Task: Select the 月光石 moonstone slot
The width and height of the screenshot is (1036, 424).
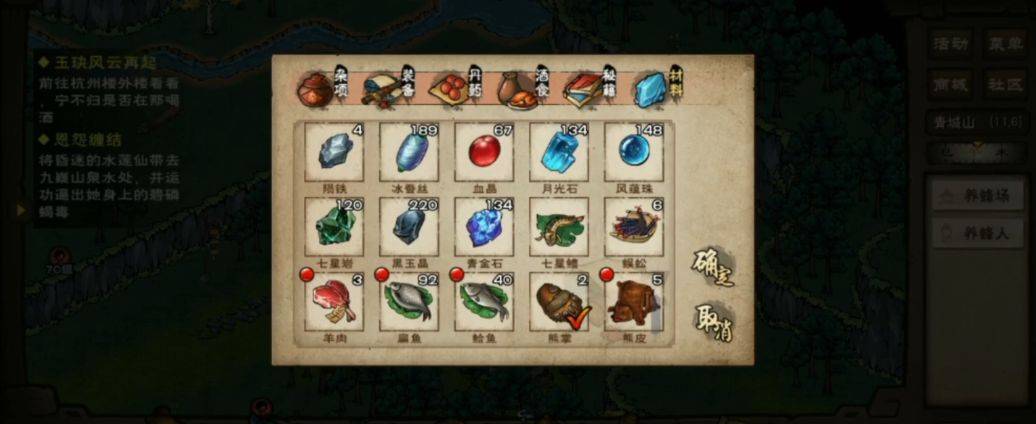Action: [x=559, y=152]
